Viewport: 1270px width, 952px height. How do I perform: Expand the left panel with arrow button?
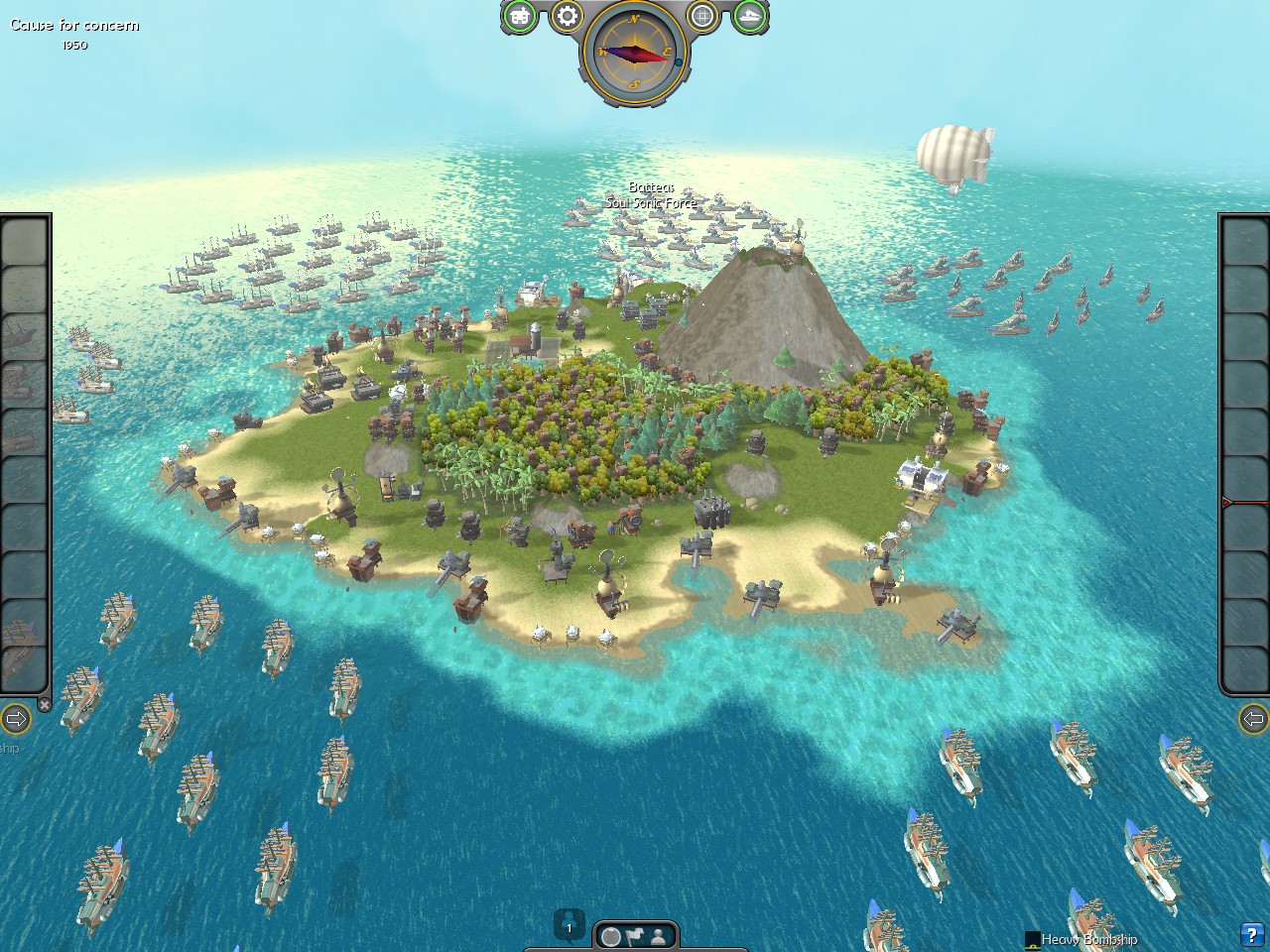tap(15, 718)
